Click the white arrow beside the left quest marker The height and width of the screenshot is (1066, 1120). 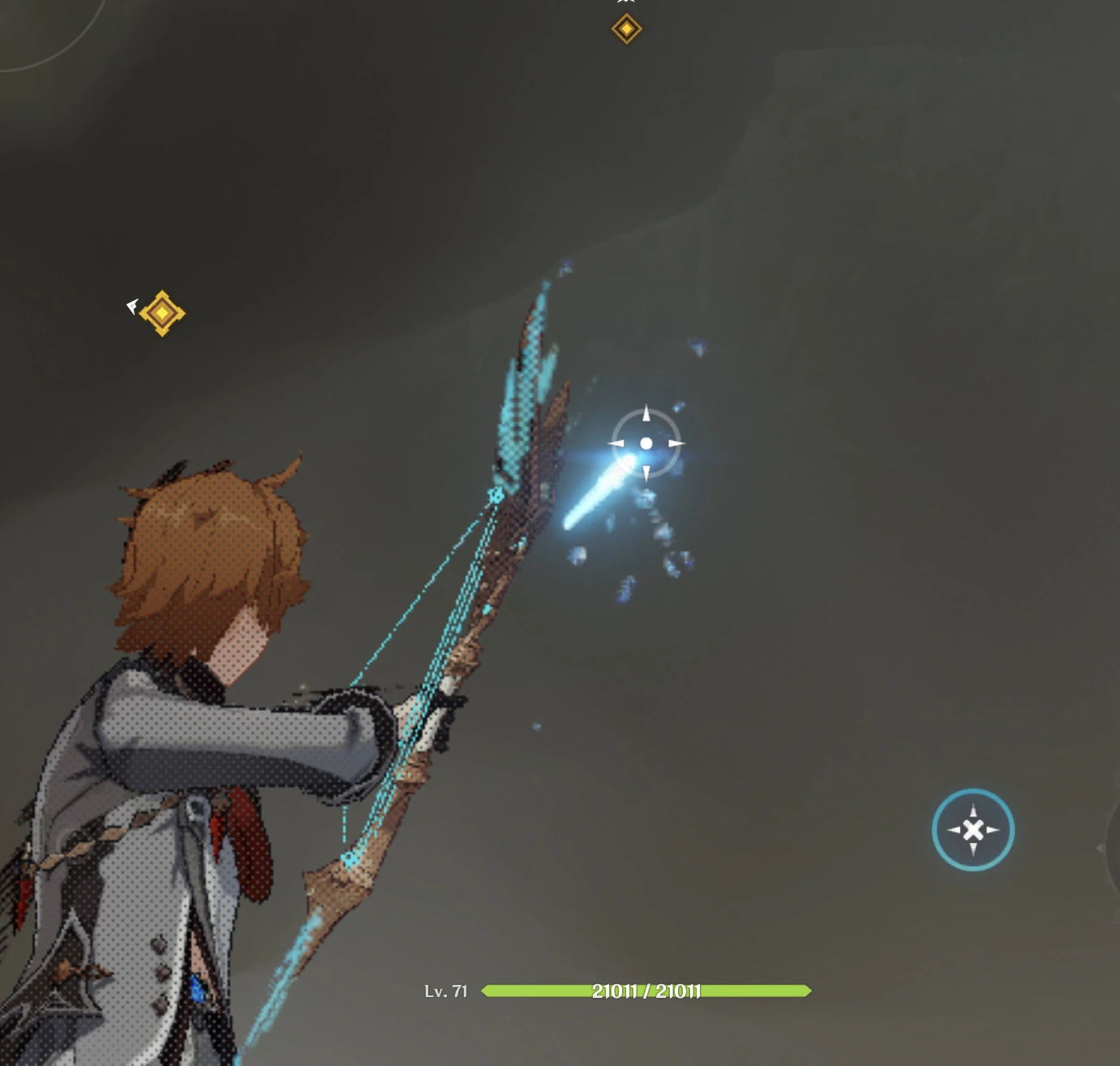tap(131, 306)
